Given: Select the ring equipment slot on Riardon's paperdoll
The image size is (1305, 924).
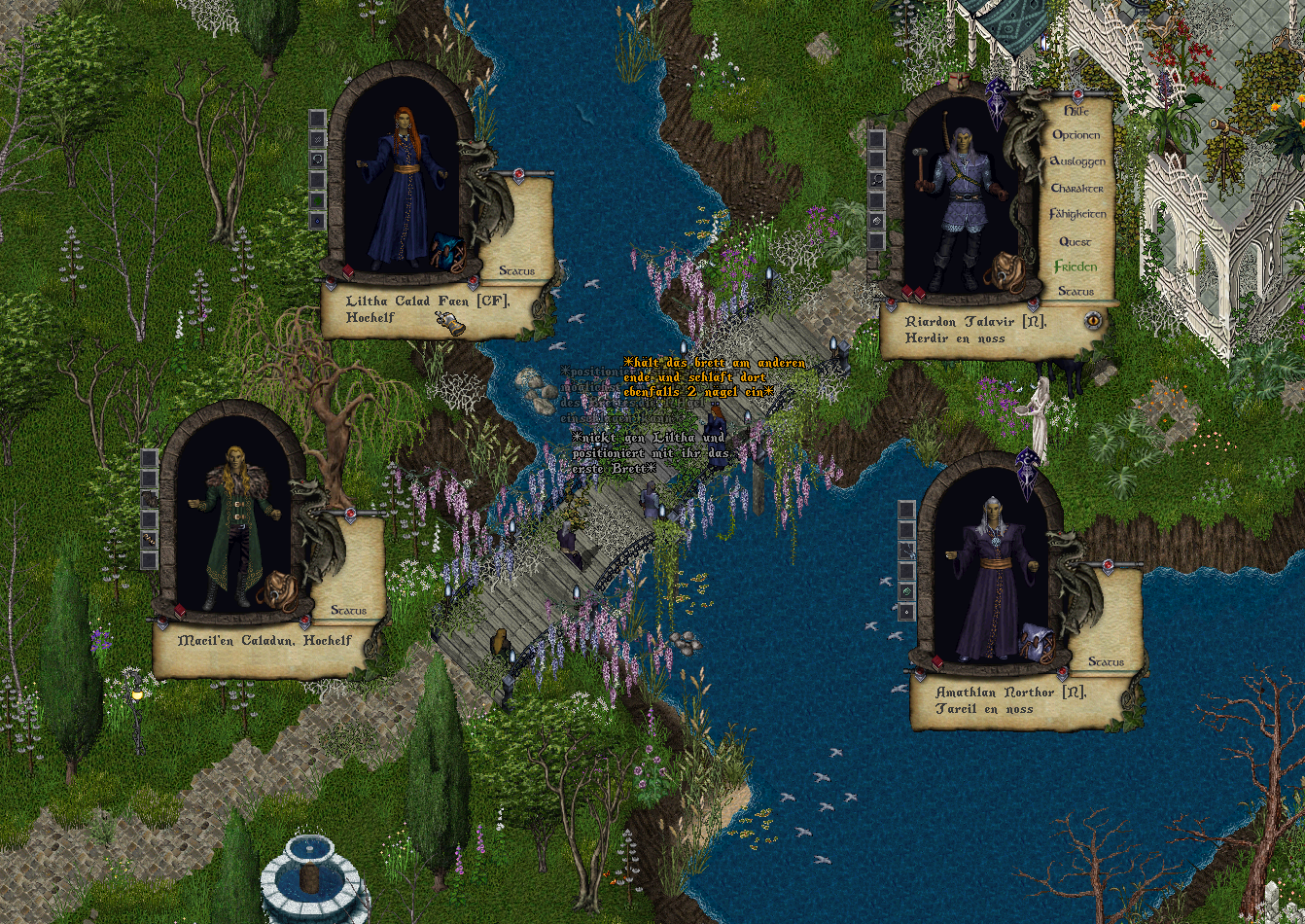Looking at the screenshot, I should (876, 221).
